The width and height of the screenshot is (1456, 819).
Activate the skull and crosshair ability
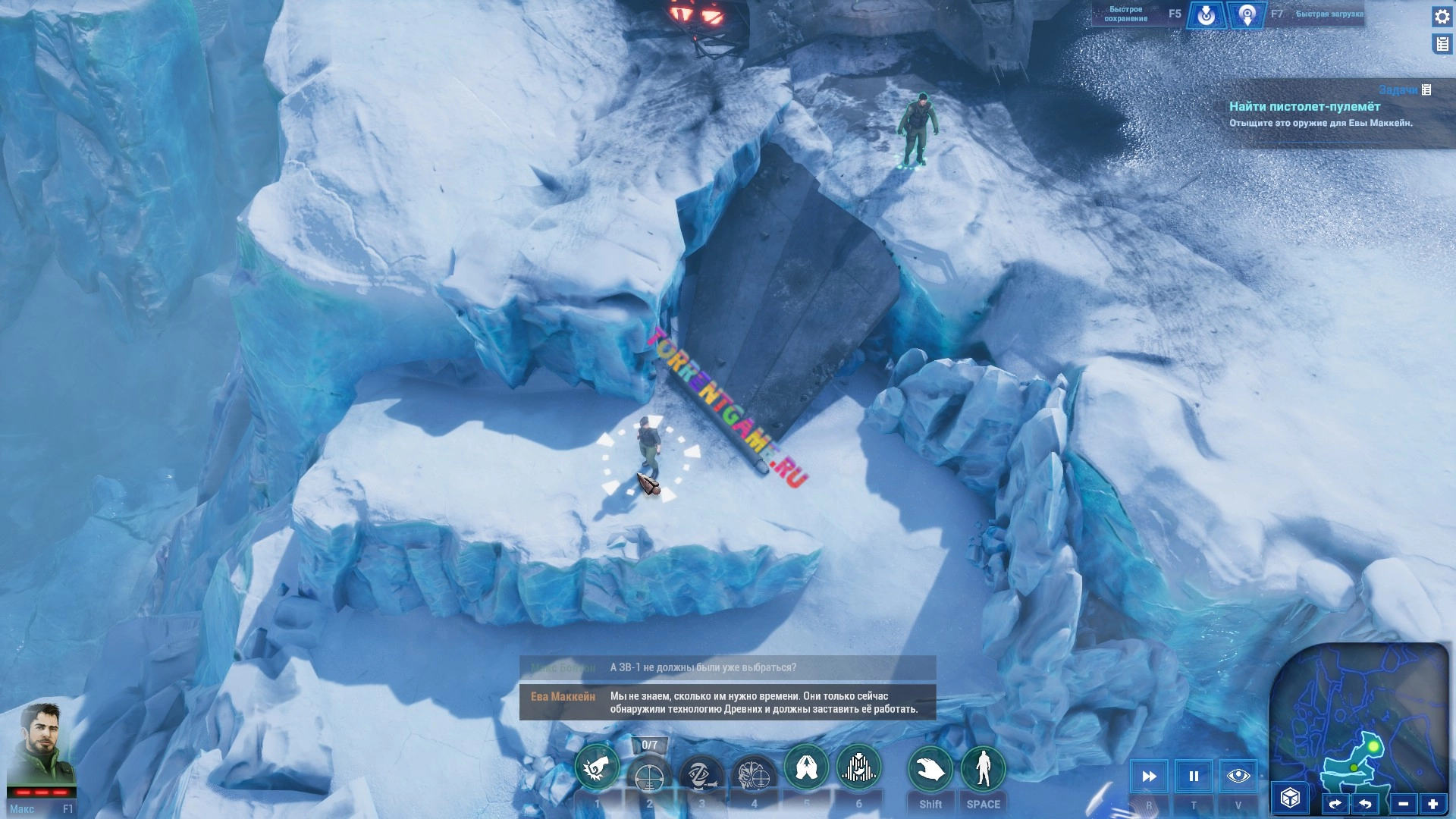[754, 775]
